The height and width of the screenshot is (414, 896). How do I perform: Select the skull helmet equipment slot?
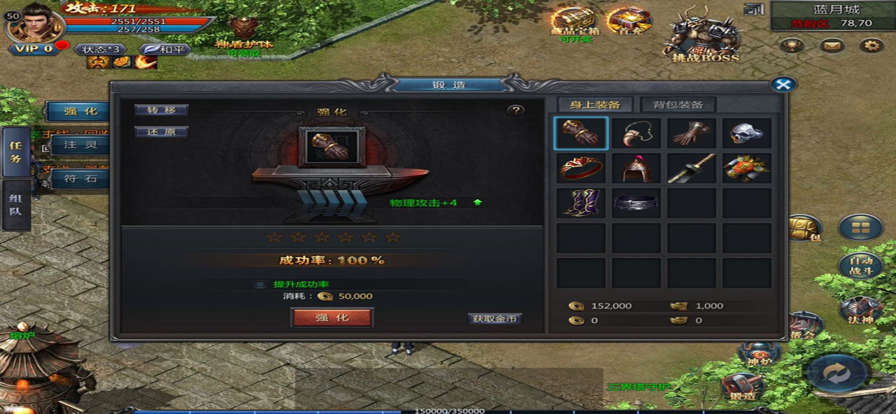pos(747,133)
